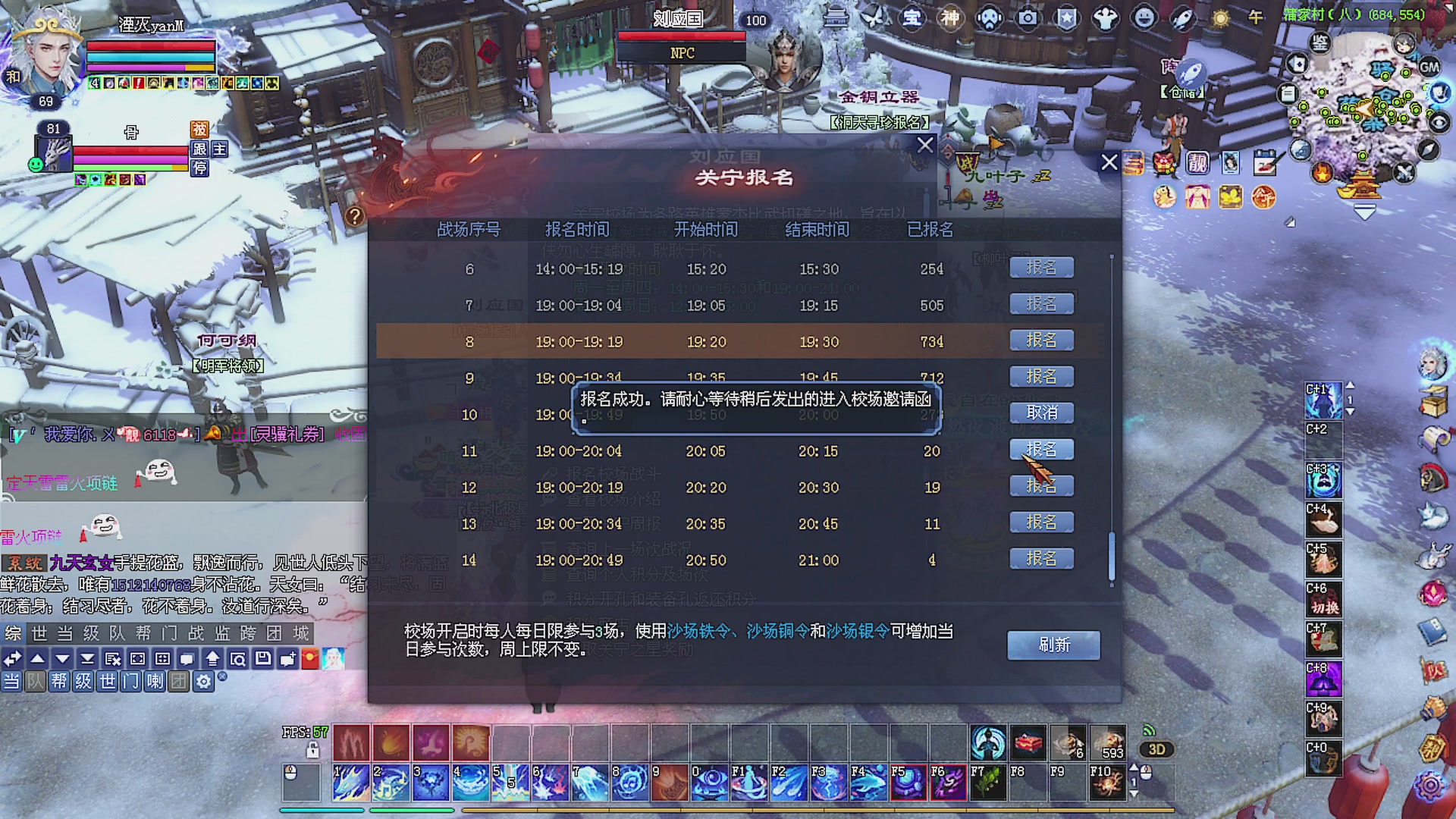Expand chat with the upward arrow icon

point(39,659)
